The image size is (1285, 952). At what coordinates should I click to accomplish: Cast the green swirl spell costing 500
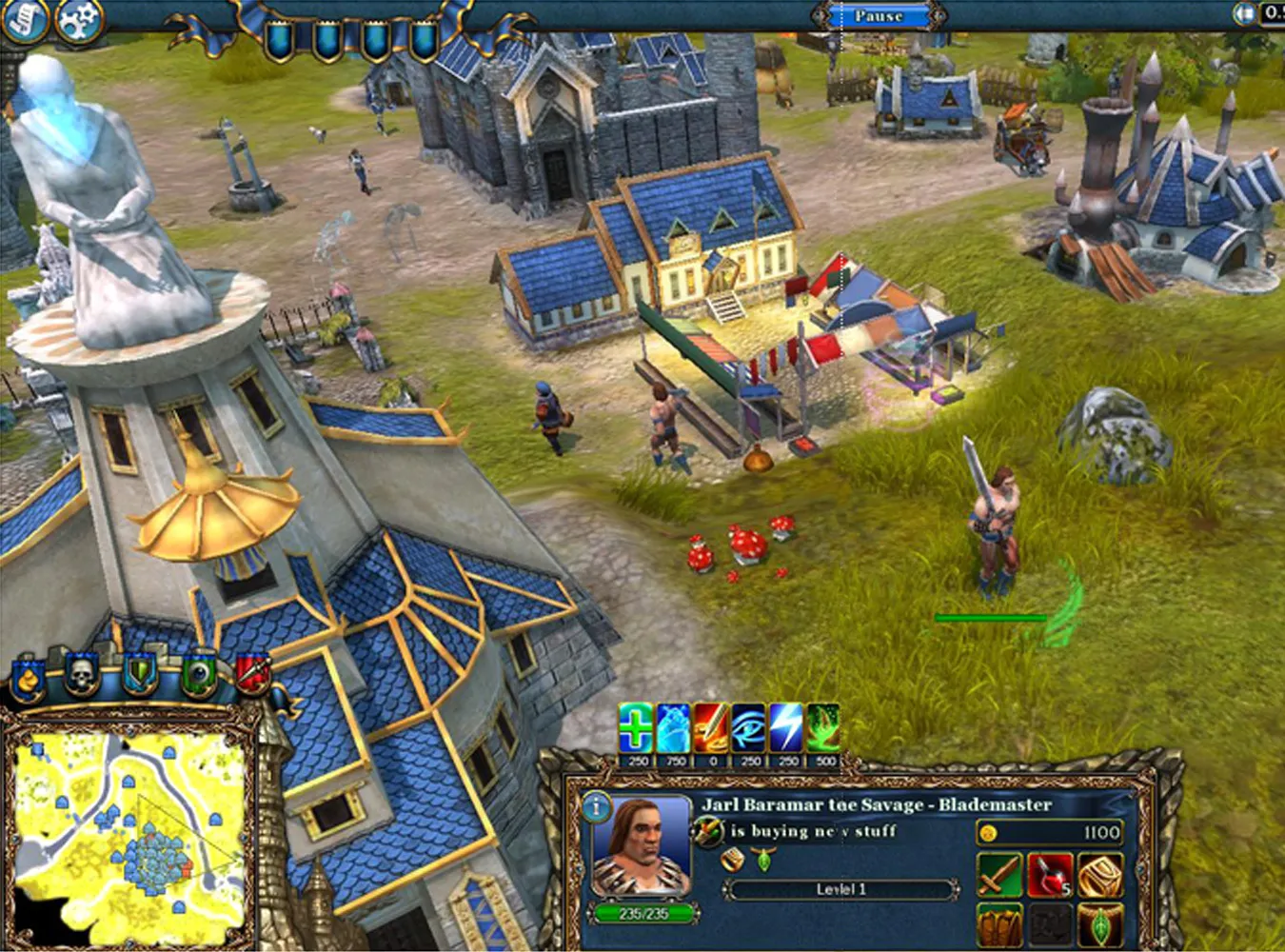823,729
